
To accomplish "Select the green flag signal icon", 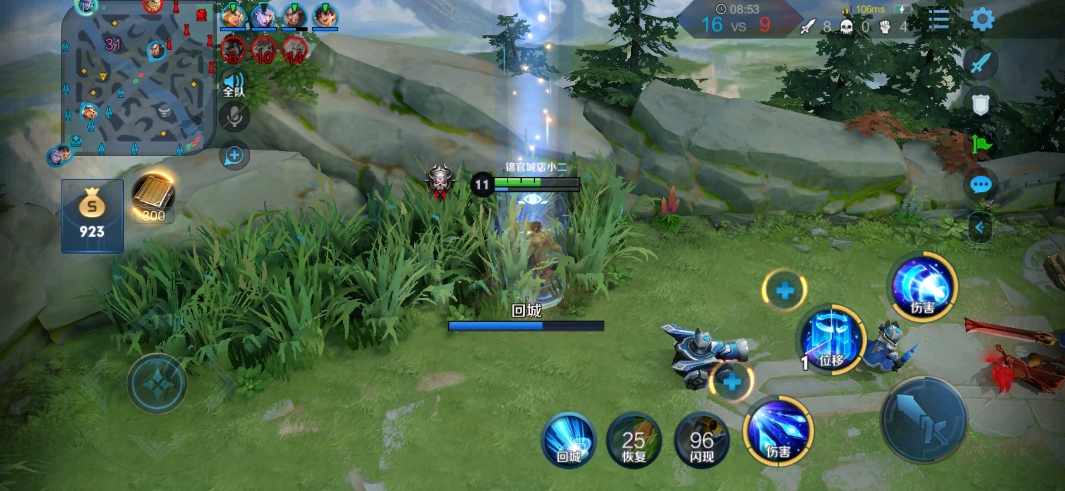I will click(x=981, y=144).
